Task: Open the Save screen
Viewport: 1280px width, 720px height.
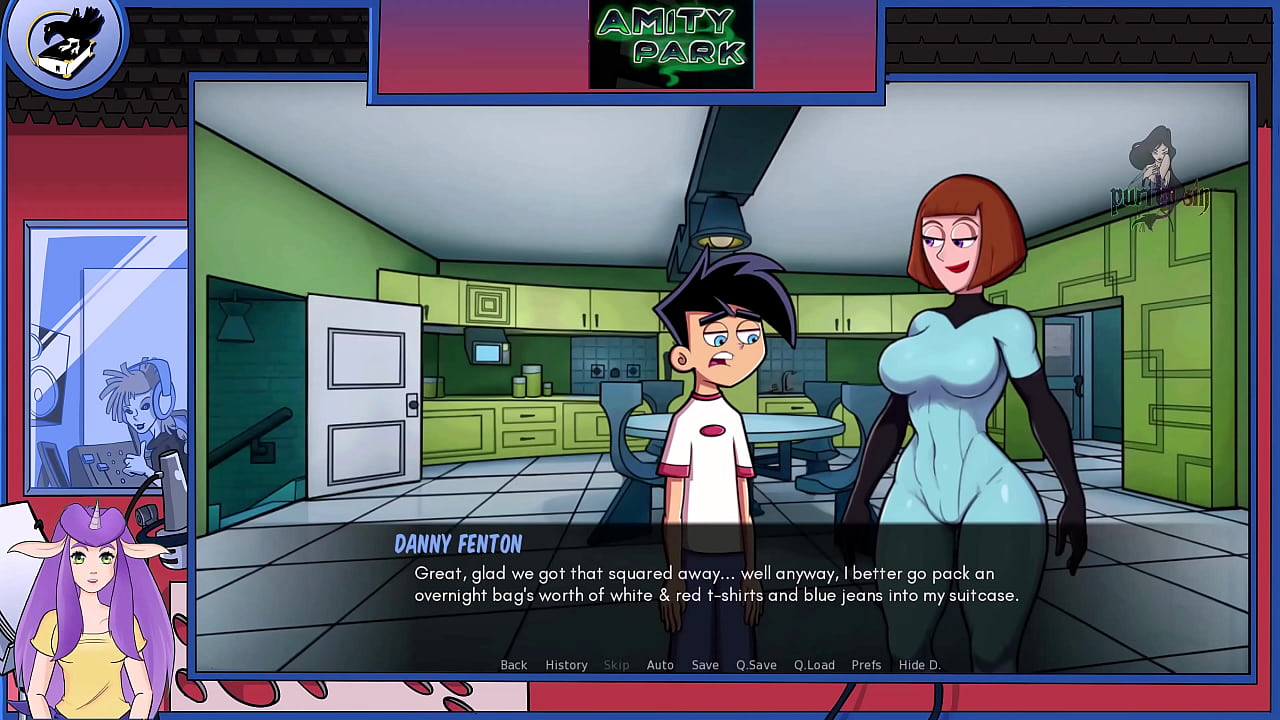Action: coord(705,664)
